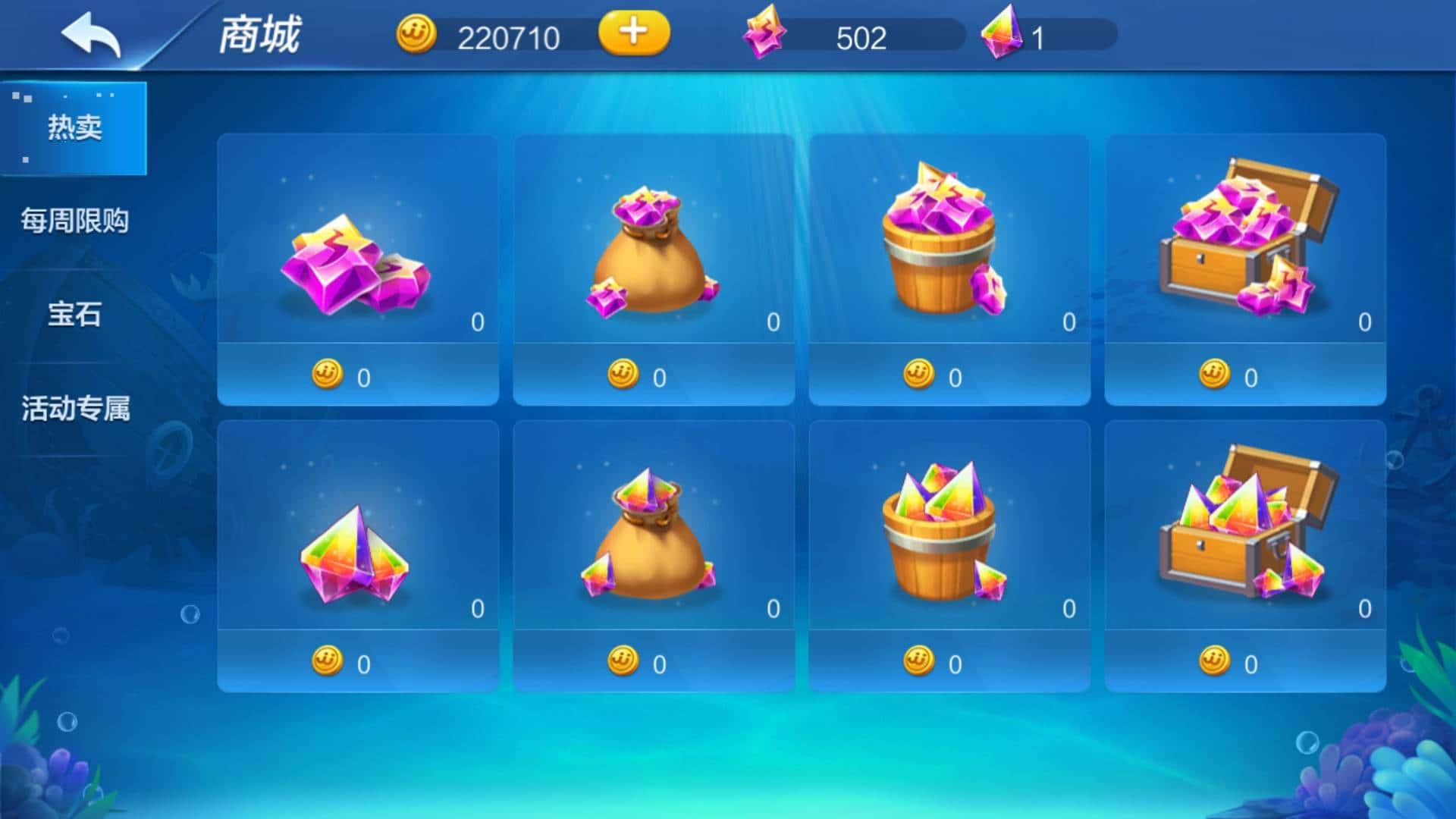Buy the single rainbow diamond item
1456x819 pixels.
[358, 556]
